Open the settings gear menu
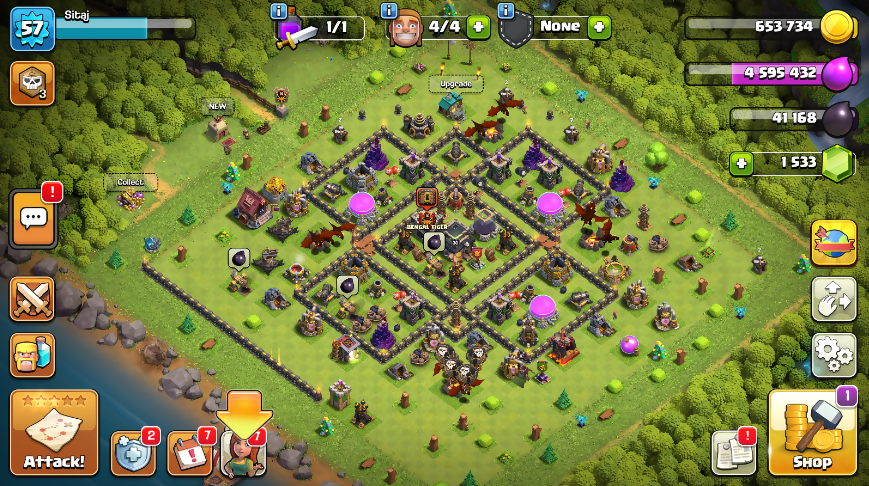The image size is (869, 486). (x=833, y=355)
